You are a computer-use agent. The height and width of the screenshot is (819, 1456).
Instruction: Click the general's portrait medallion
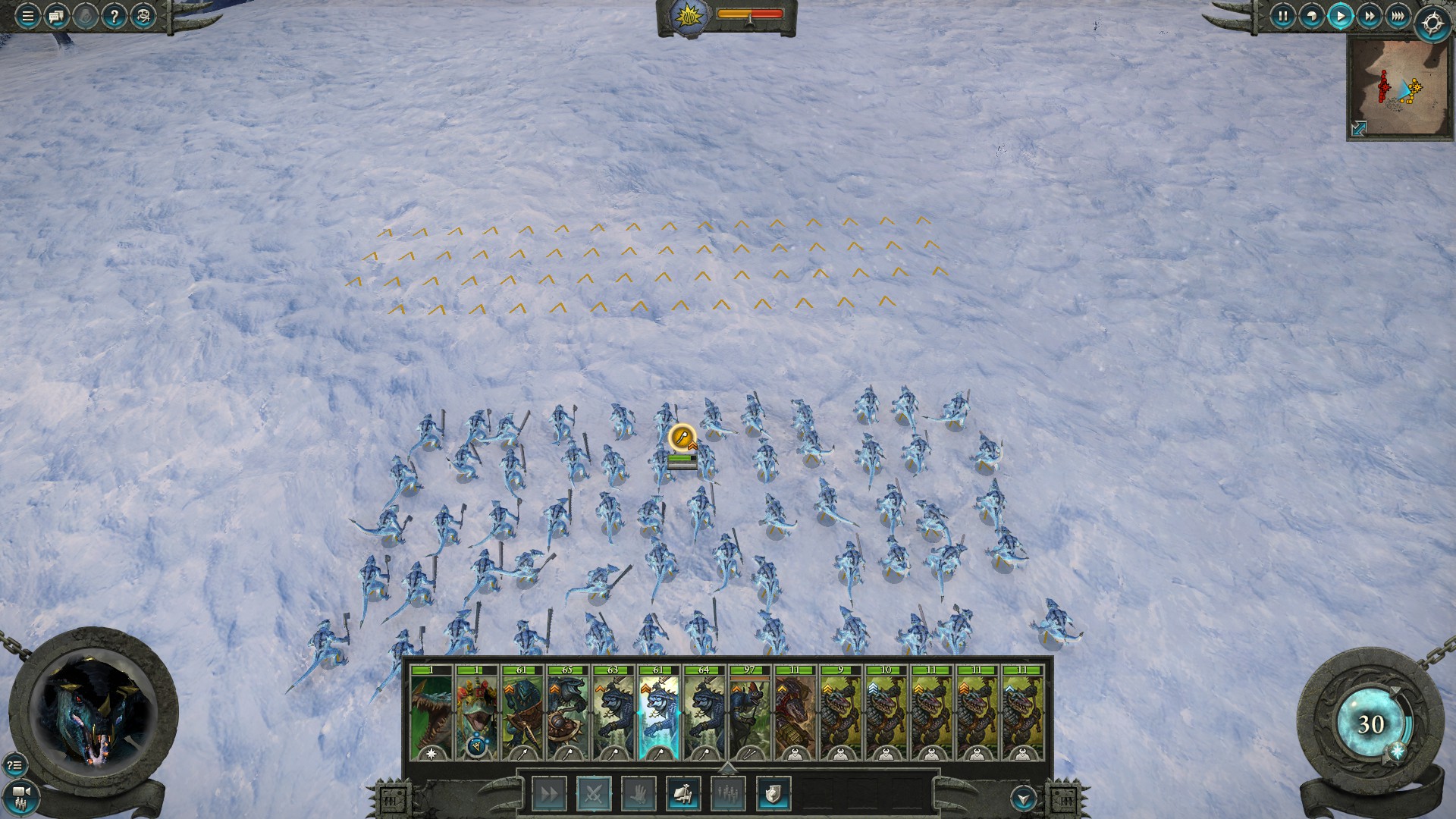[x=93, y=713]
